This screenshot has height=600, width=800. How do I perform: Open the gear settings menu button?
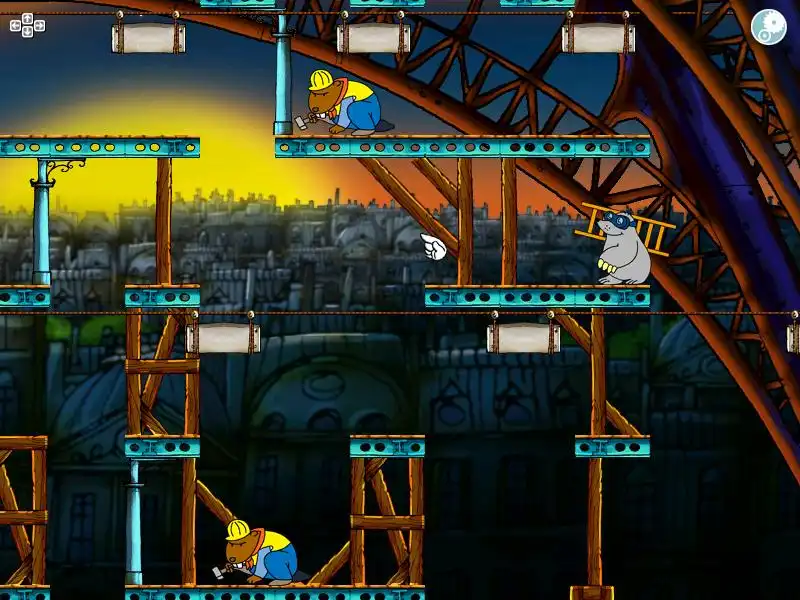coord(768,26)
